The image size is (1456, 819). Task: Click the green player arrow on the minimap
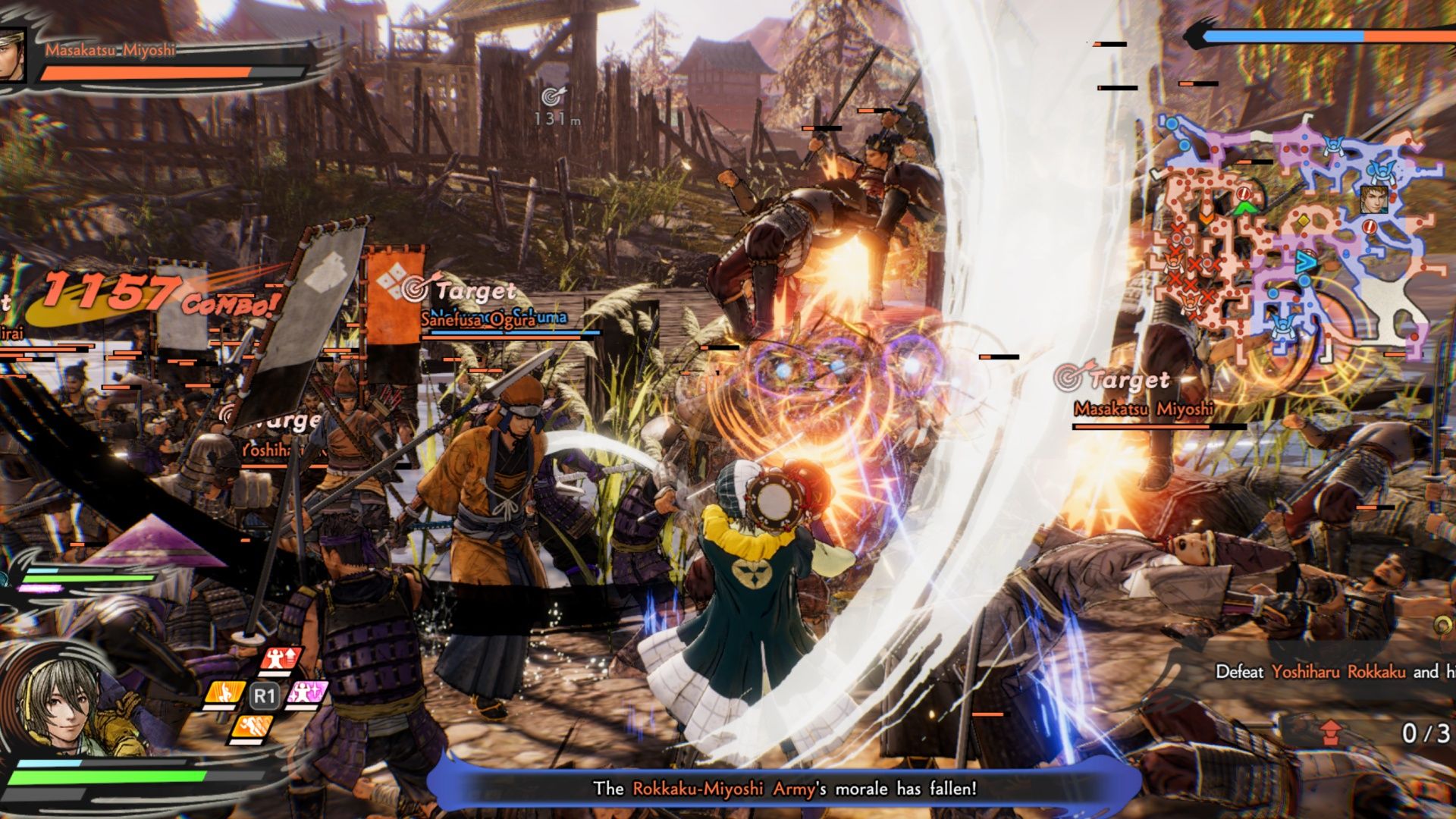pyautogui.click(x=1244, y=207)
